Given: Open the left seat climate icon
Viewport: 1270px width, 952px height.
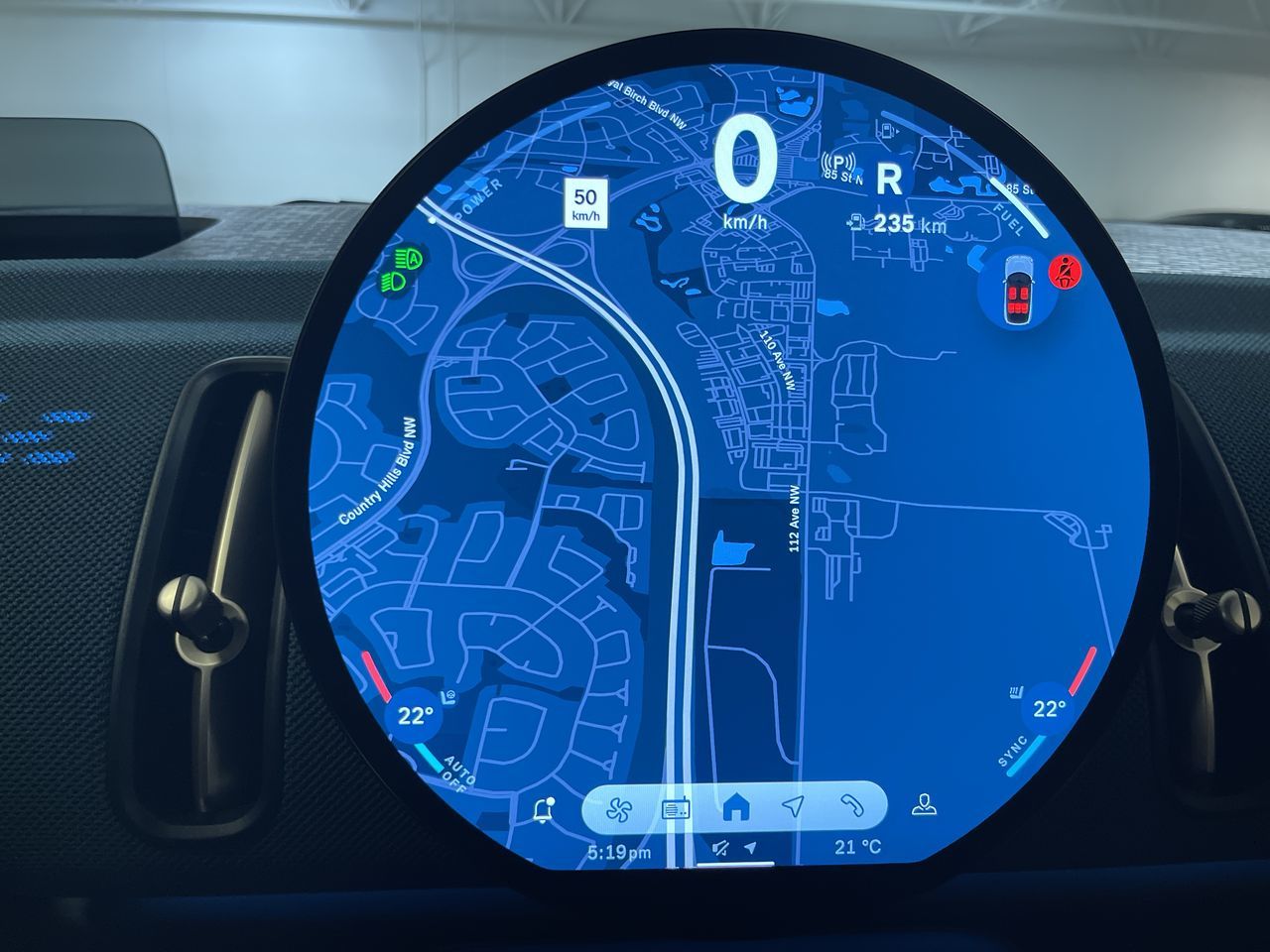Looking at the screenshot, I should click(450, 698).
